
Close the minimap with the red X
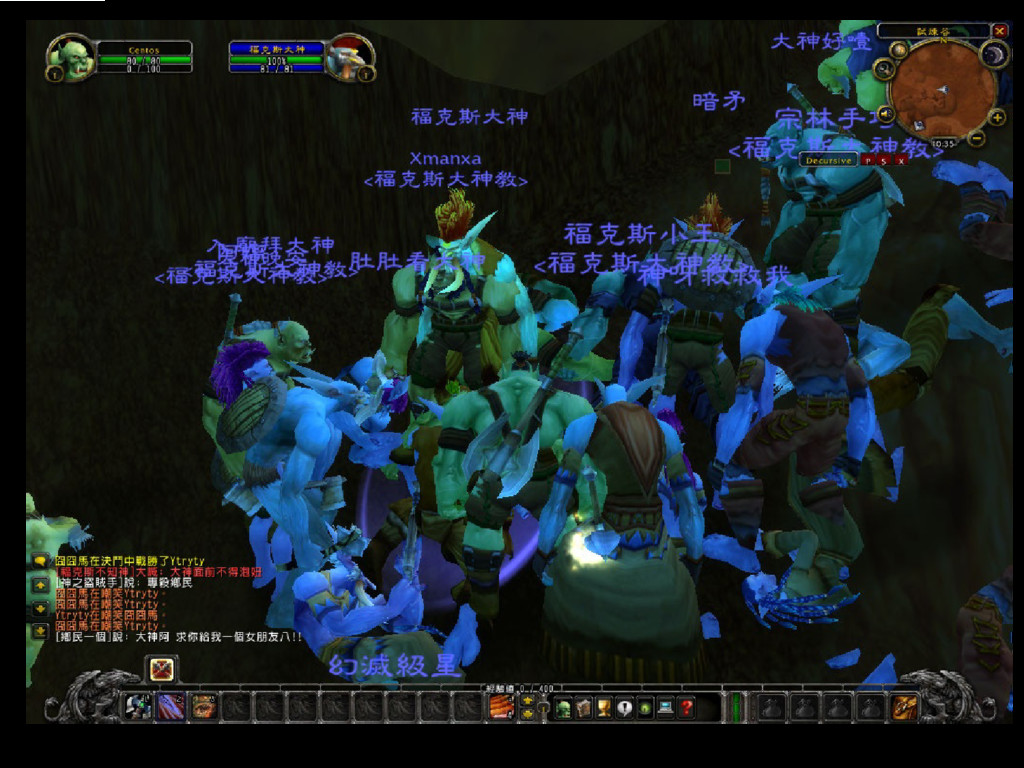click(x=1000, y=31)
